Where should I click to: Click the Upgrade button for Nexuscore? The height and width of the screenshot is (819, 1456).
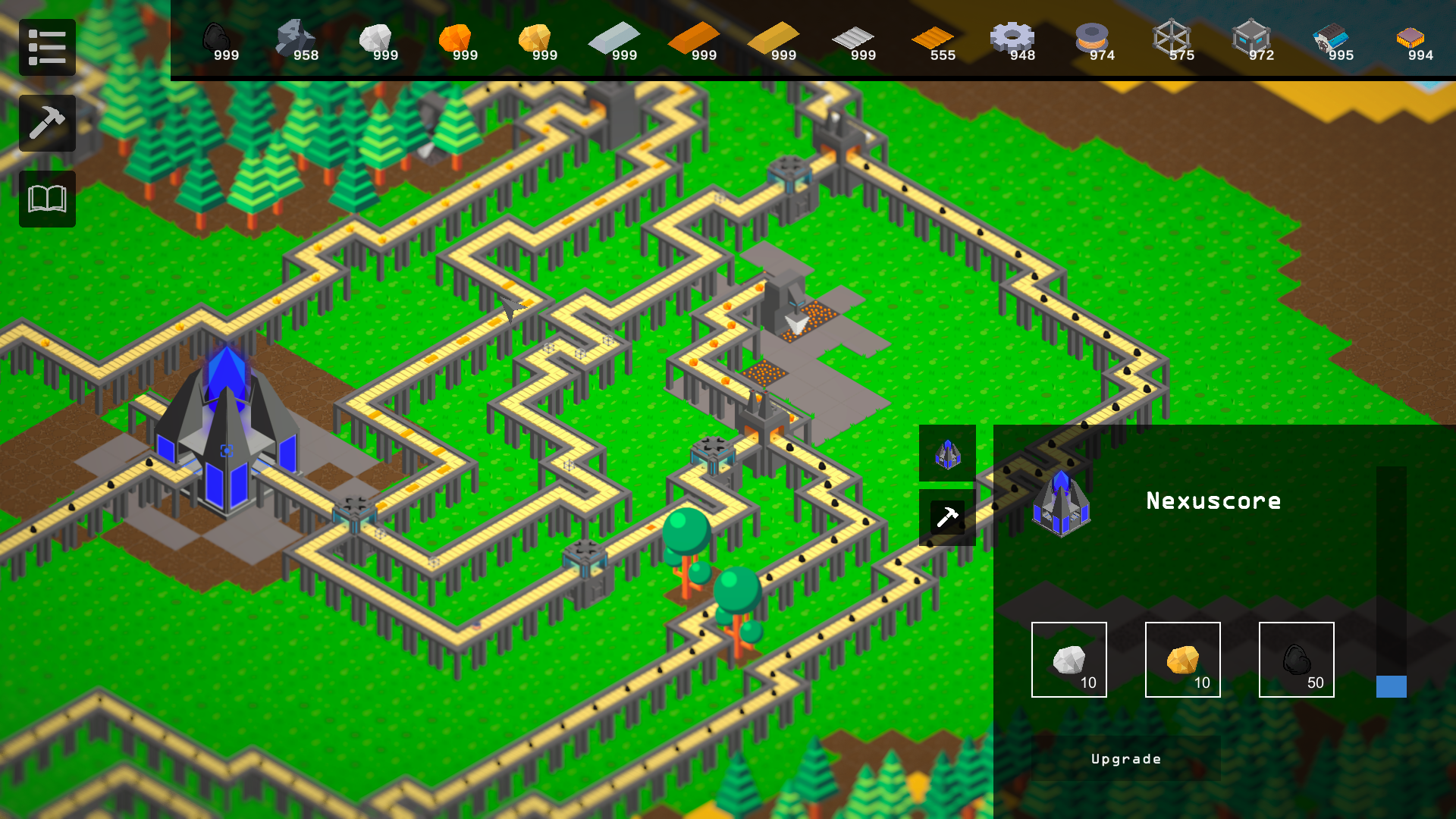1126,759
